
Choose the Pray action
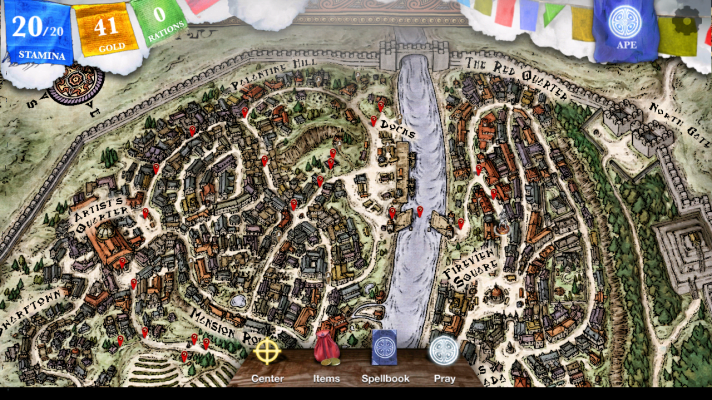click(444, 353)
